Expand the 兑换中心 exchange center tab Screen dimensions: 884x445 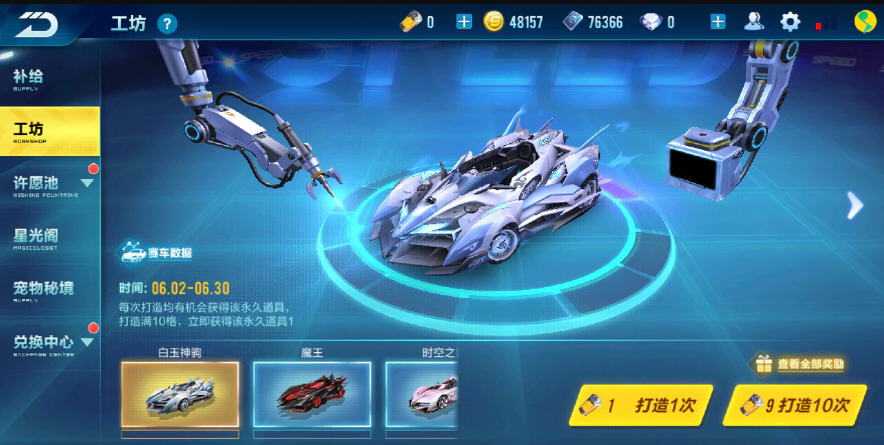[x=49, y=343]
